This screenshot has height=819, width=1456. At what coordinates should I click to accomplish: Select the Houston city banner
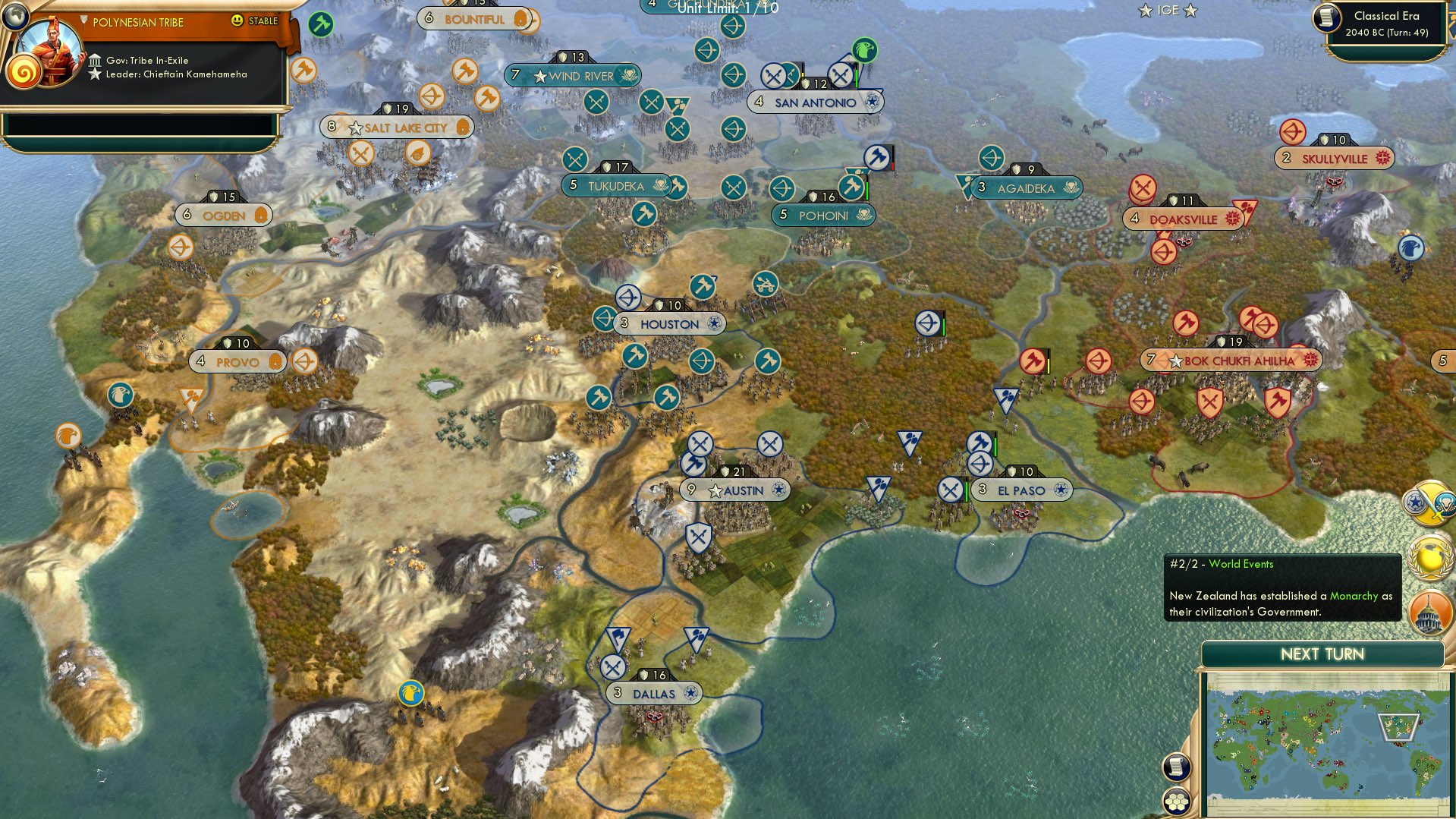click(x=670, y=323)
